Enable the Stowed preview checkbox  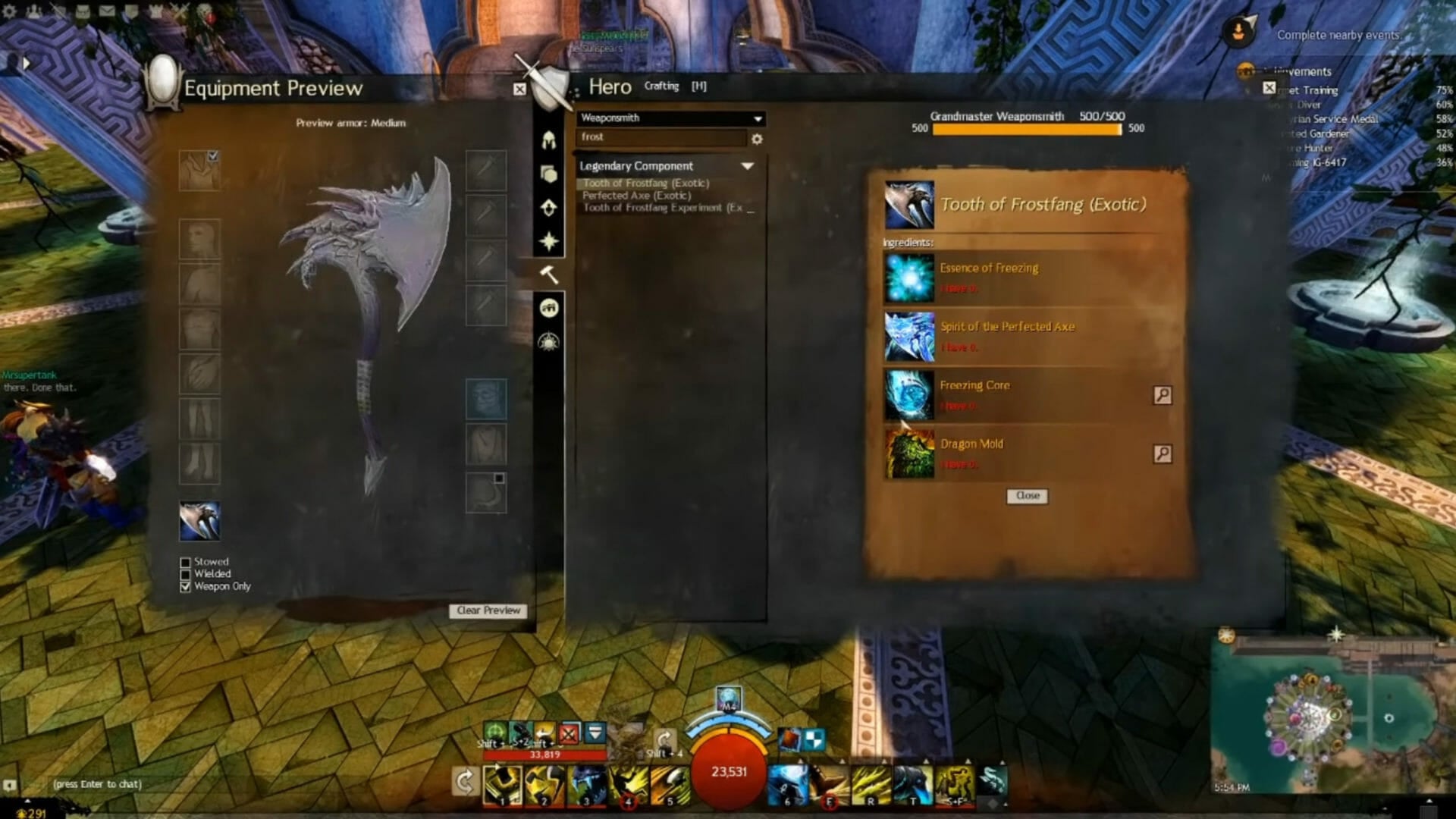click(x=186, y=561)
